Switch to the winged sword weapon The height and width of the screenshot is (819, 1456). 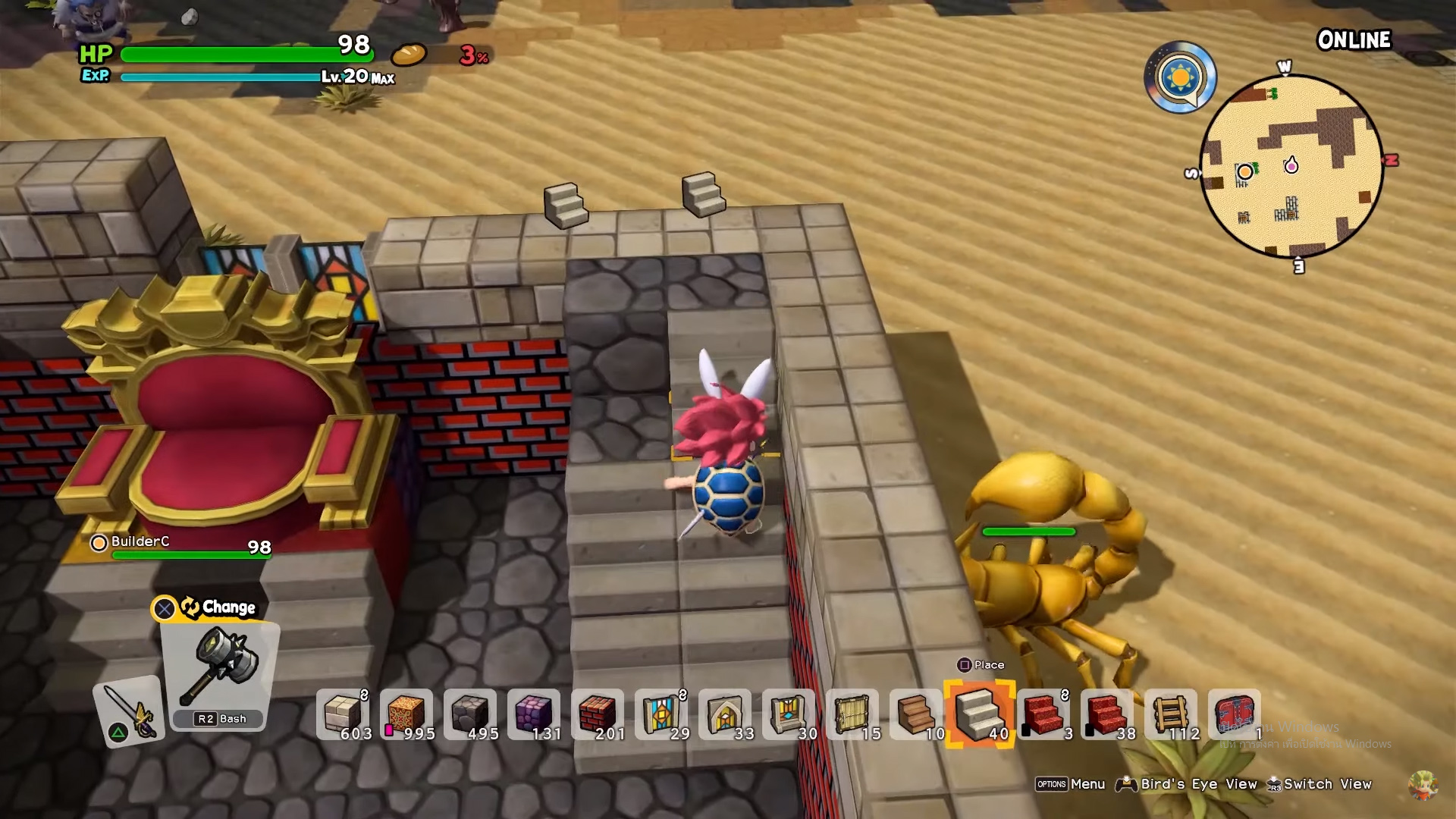point(129,711)
